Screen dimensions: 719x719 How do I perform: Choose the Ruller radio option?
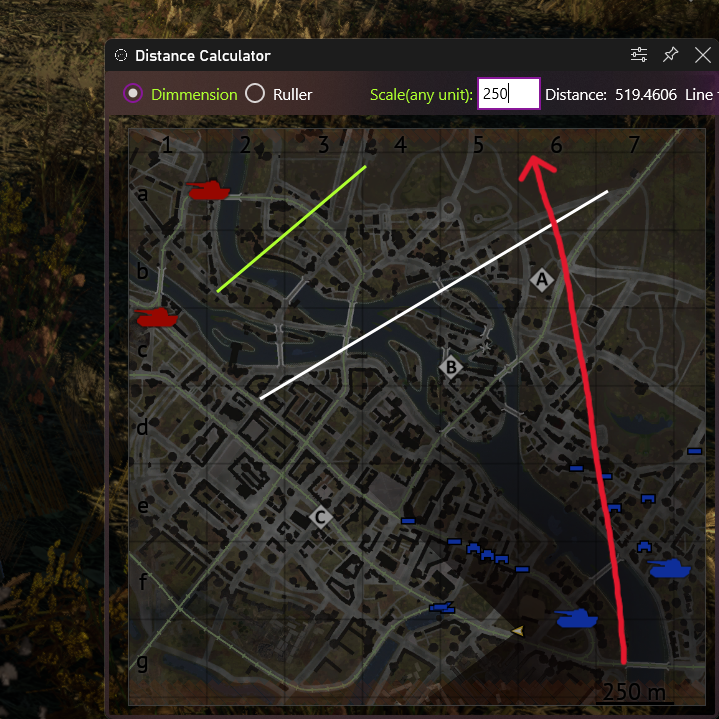tap(255, 94)
